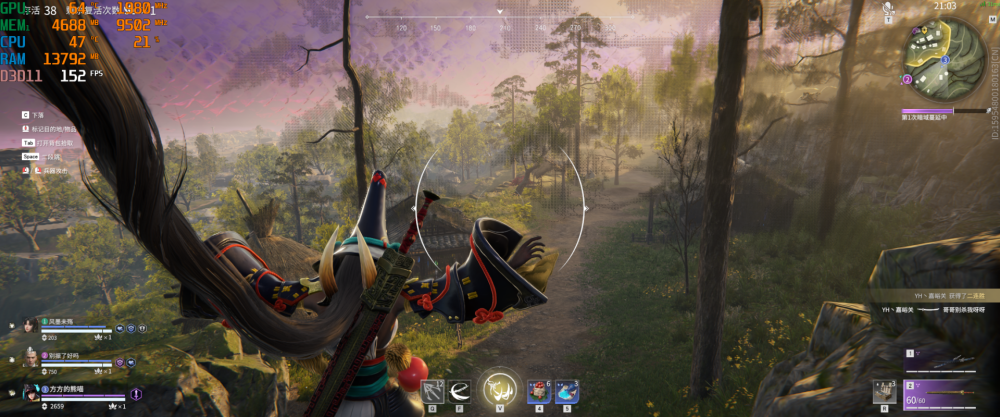This screenshot has height=417, width=1000.
Task: Open the circular minimap
Action: click(x=940, y=53)
